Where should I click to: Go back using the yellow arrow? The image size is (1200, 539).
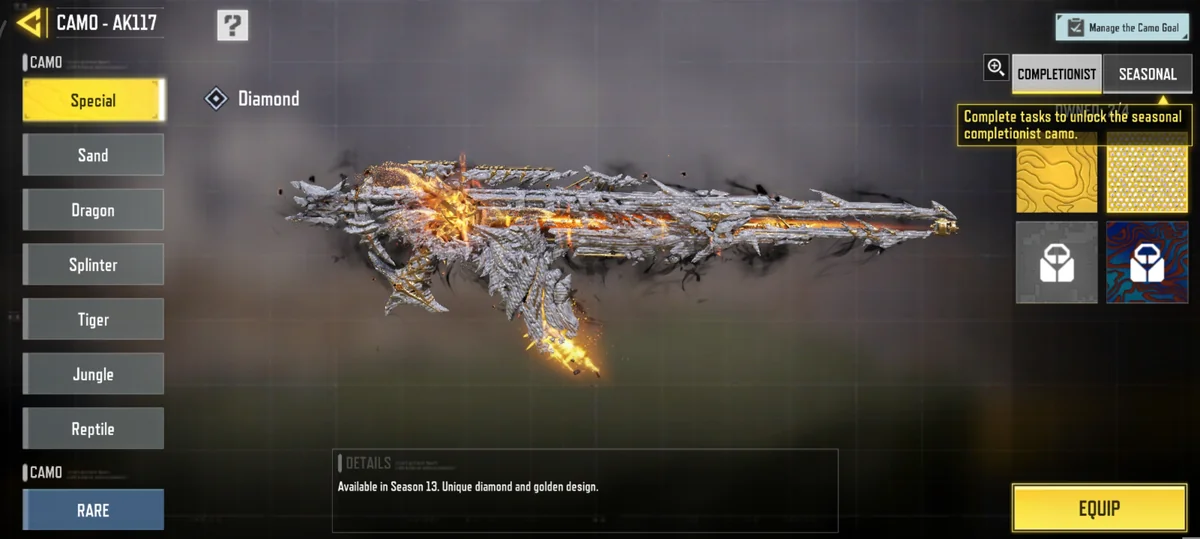[30, 22]
